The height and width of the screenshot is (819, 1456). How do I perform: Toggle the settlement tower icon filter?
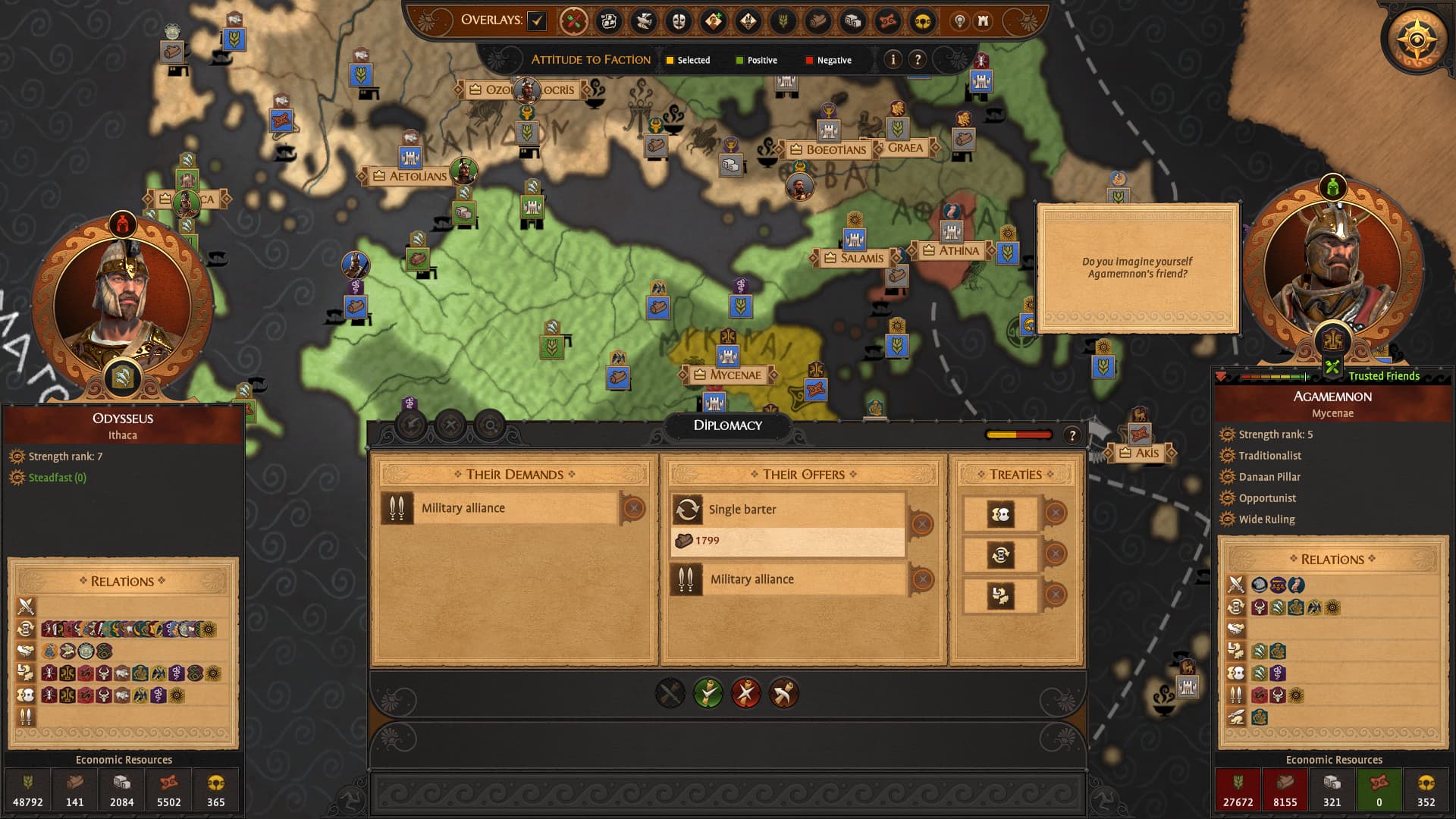coord(984,21)
